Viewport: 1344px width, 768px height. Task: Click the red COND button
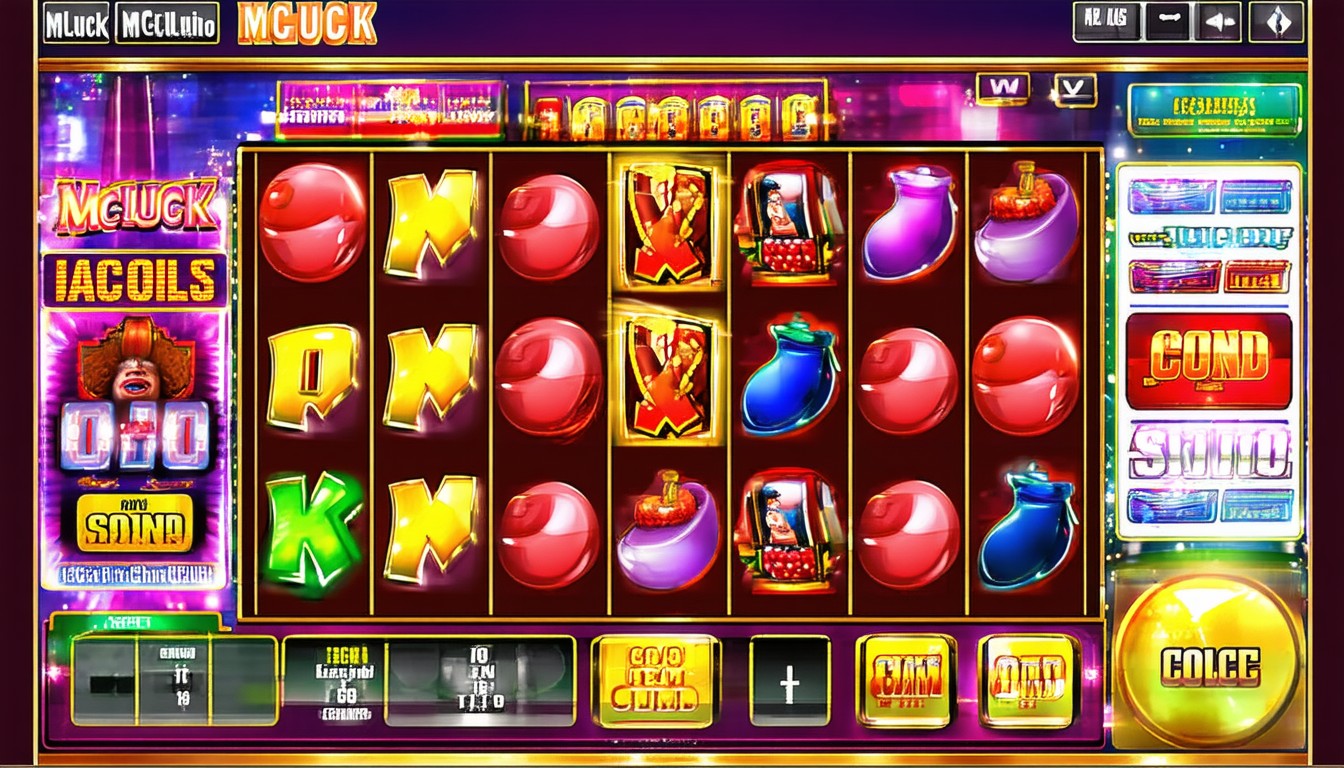coord(1208,361)
